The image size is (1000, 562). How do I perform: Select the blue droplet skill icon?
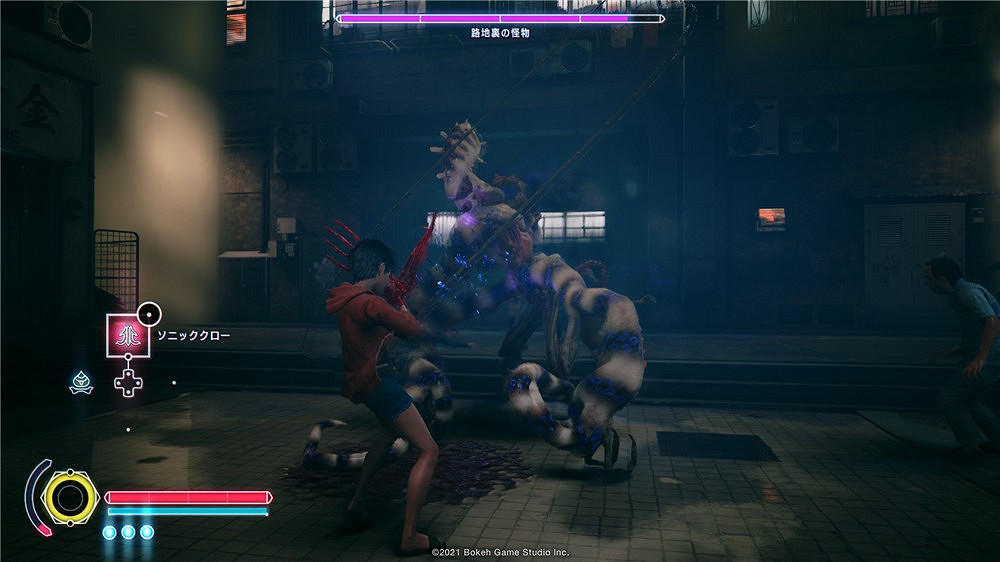click(81, 381)
